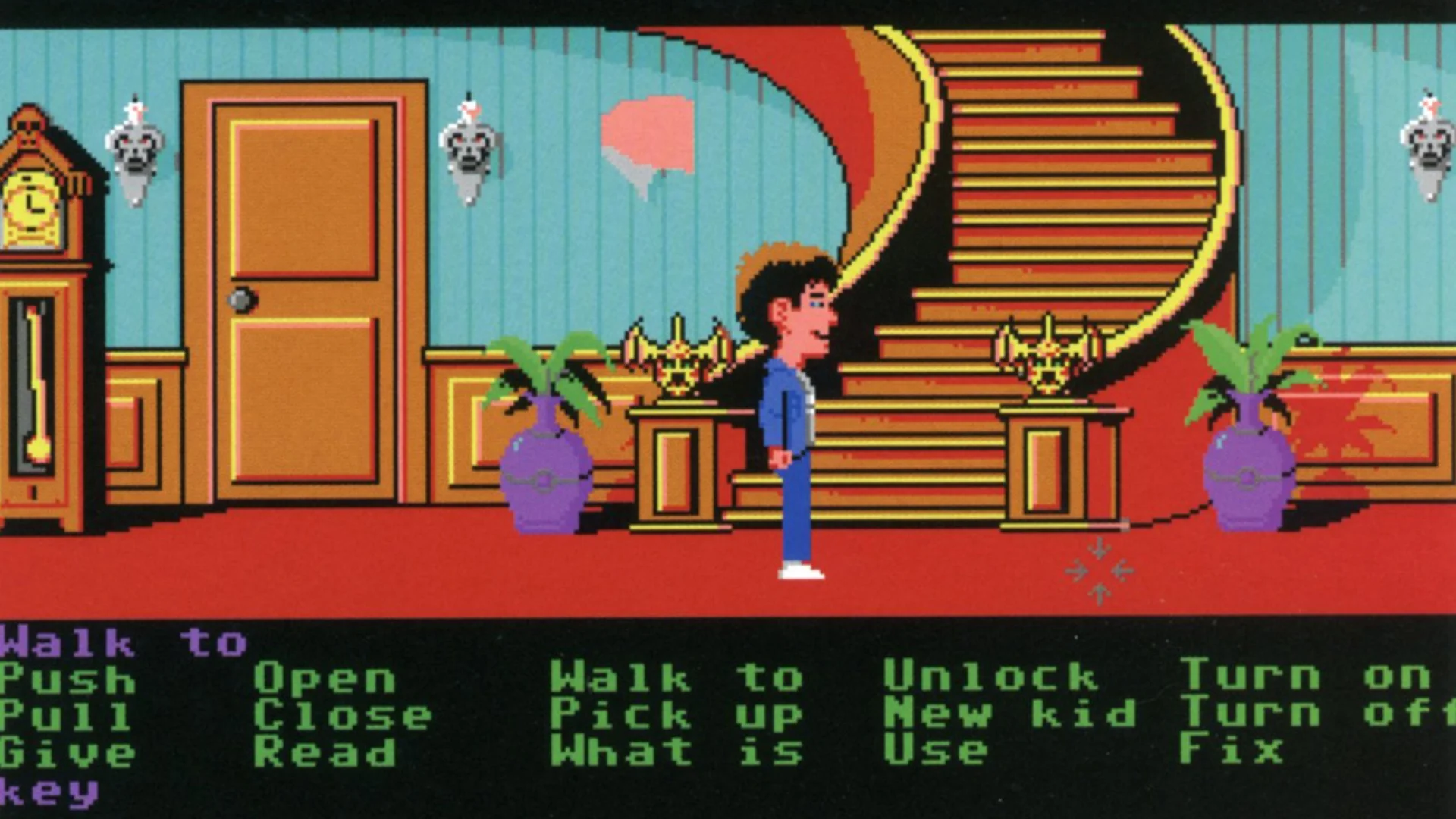Select the Push verb
The width and height of the screenshot is (1456, 819).
click(x=68, y=679)
